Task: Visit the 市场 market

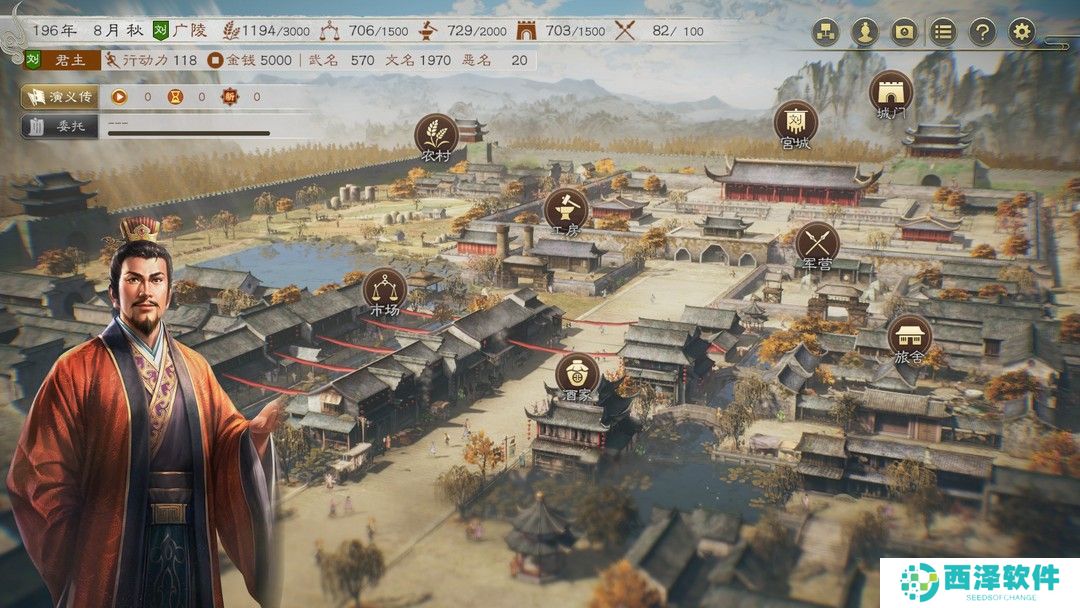Action: [x=384, y=289]
